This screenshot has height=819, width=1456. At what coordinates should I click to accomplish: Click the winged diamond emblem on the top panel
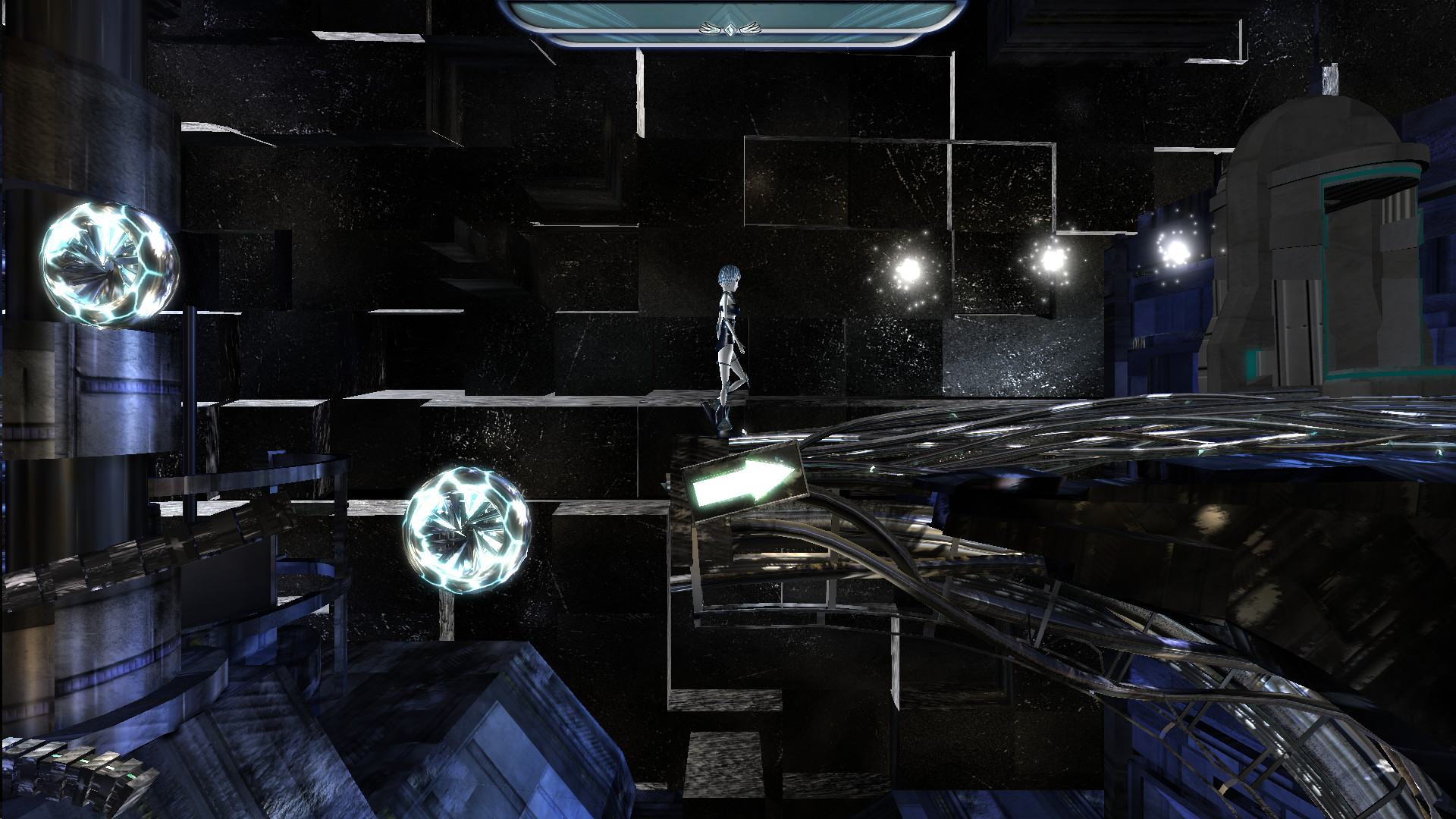pos(729,30)
